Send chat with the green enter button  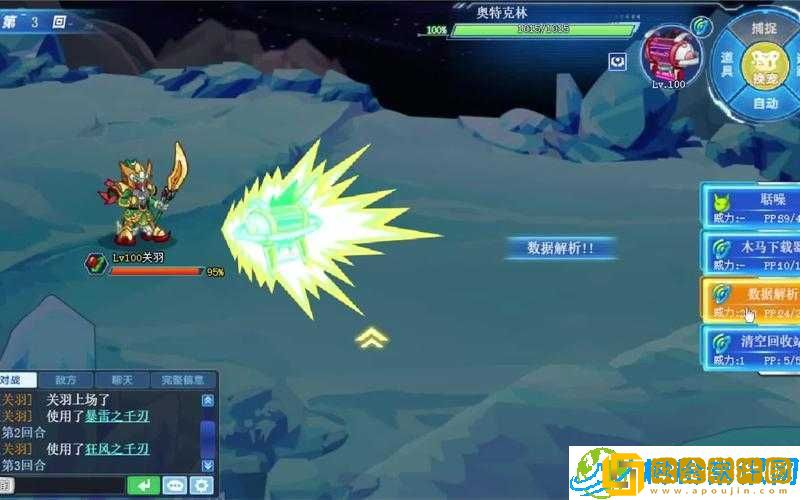(143, 486)
